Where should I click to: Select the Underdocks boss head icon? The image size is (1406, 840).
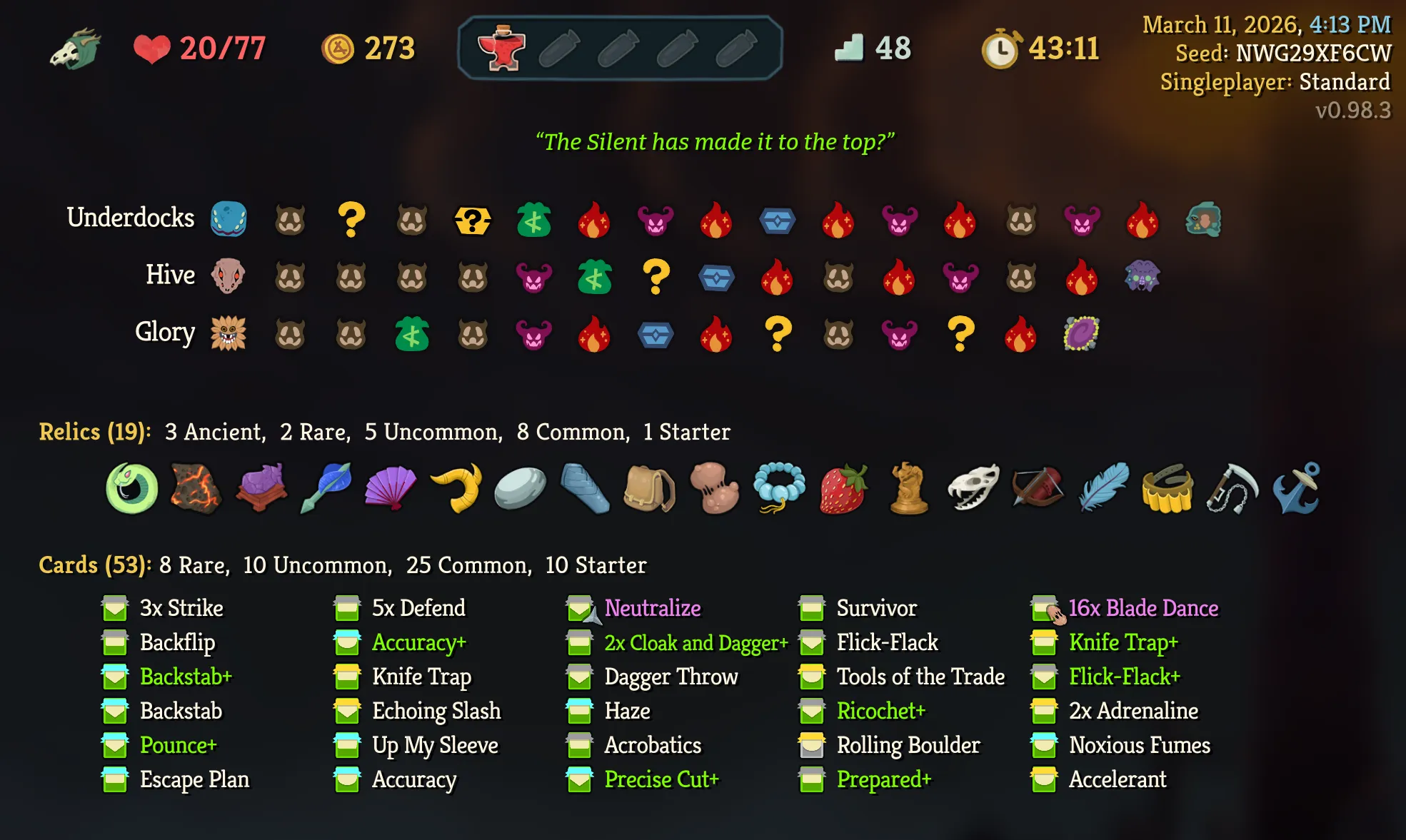click(x=227, y=221)
